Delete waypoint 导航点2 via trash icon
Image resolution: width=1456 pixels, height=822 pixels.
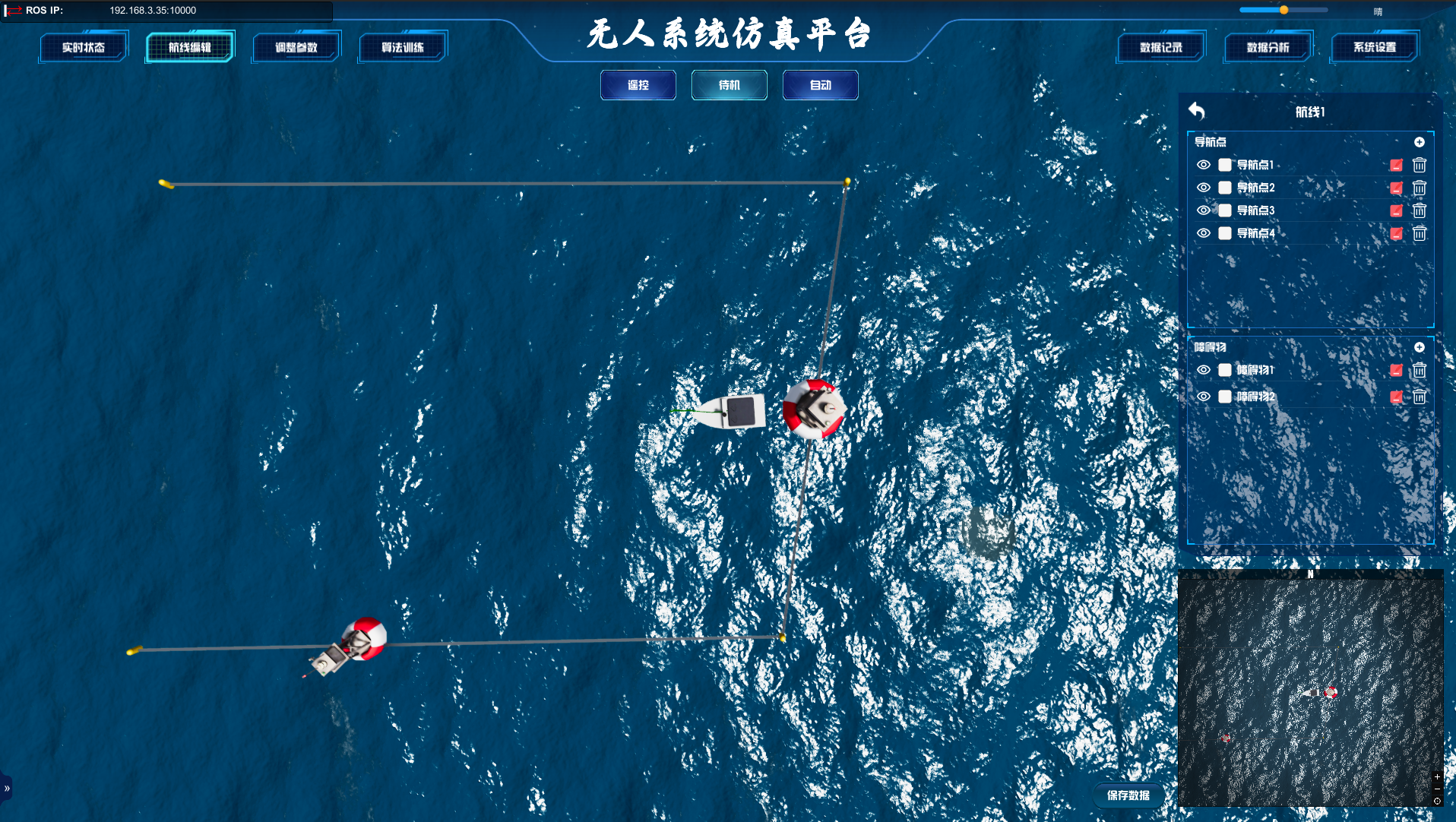tap(1420, 188)
